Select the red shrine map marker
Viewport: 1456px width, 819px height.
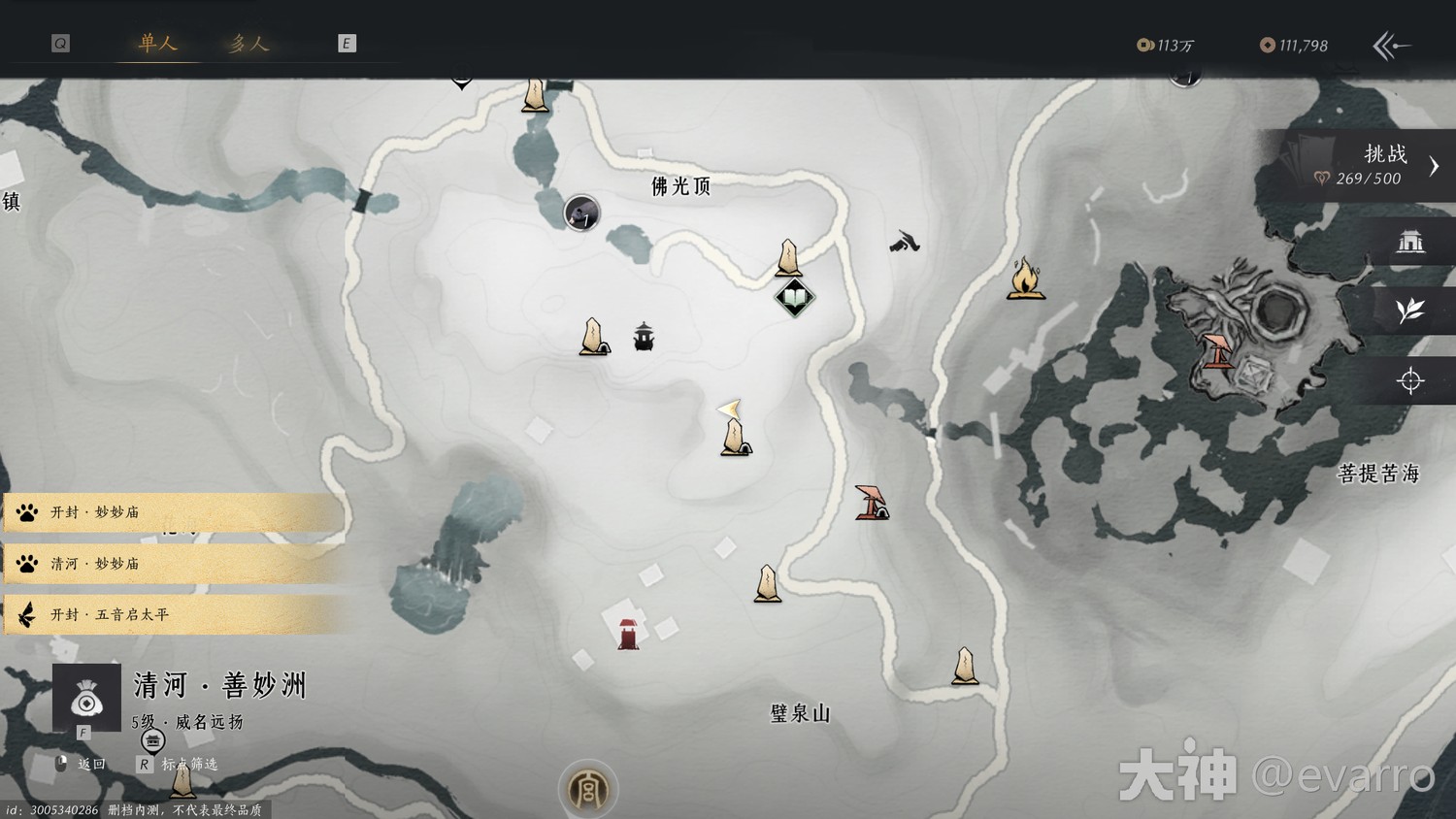click(628, 633)
